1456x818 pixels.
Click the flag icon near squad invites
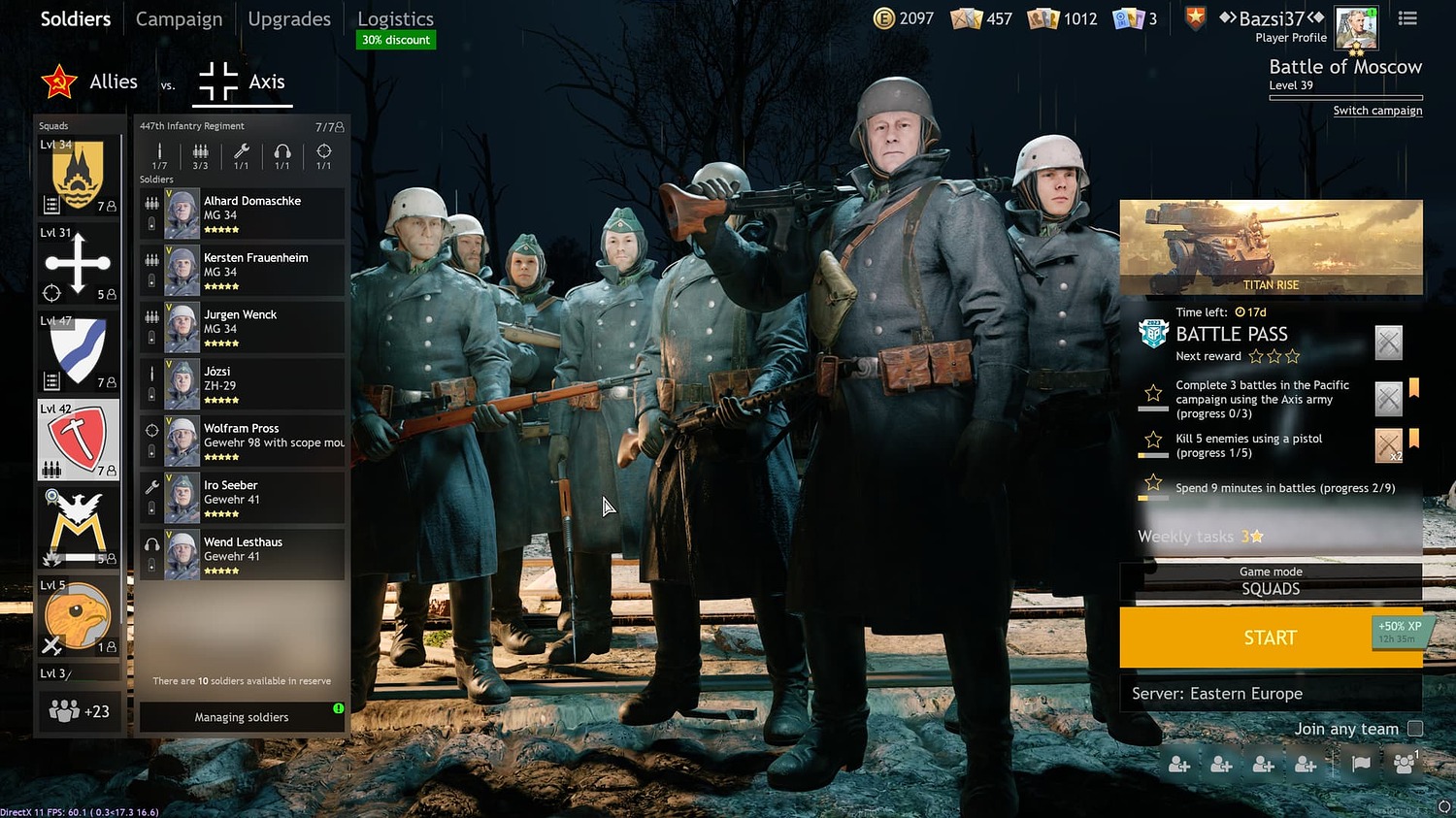tap(1358, 764)
